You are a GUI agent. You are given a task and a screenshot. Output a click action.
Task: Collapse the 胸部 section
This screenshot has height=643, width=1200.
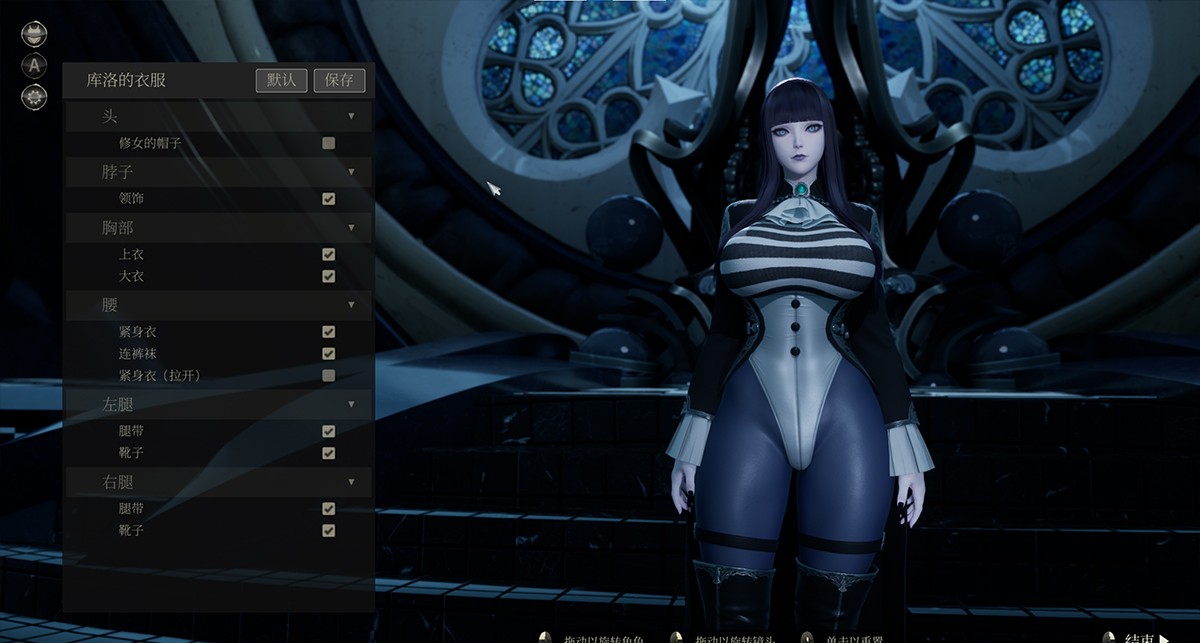351,227
